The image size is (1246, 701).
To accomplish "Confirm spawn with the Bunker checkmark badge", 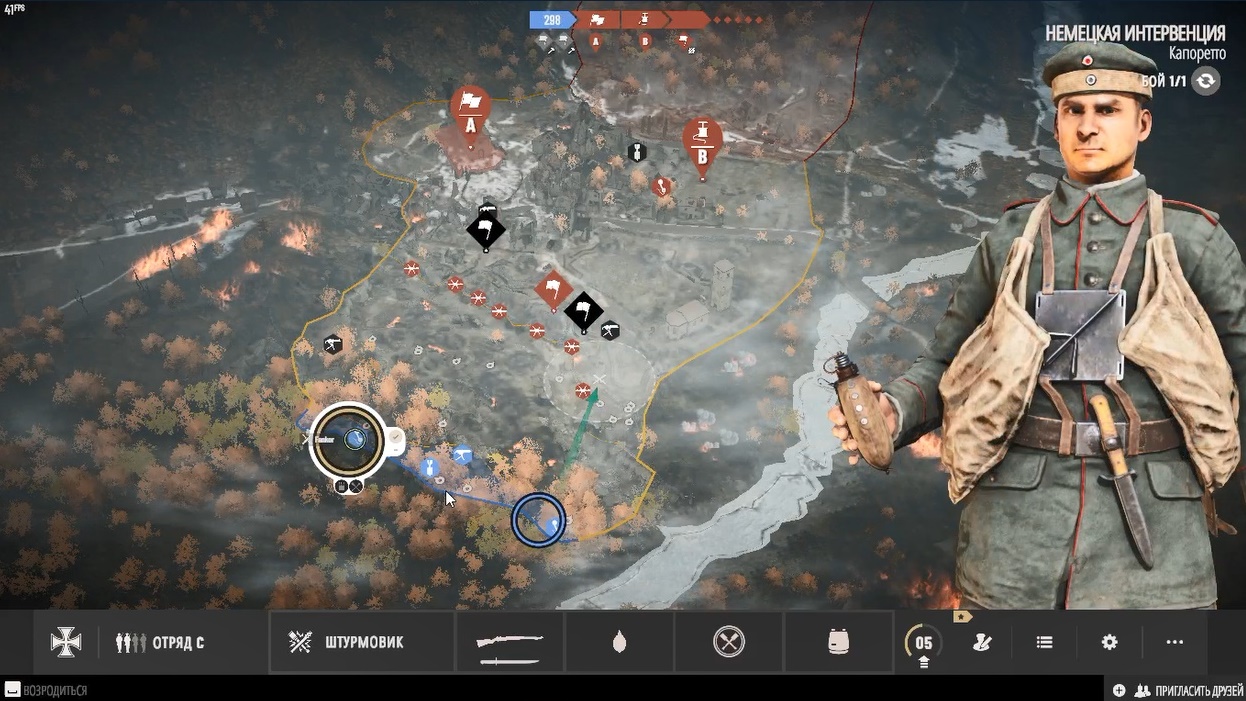I will click(395, 437).
